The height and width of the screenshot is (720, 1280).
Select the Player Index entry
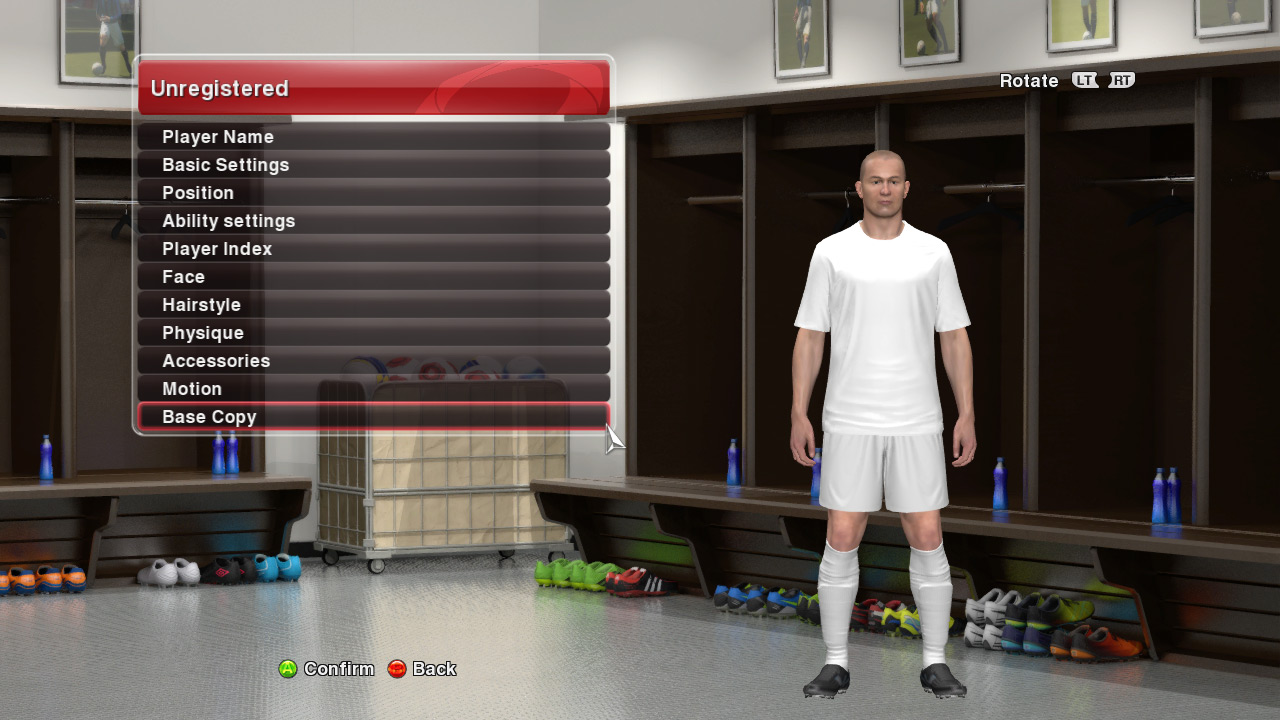[373, 249]
